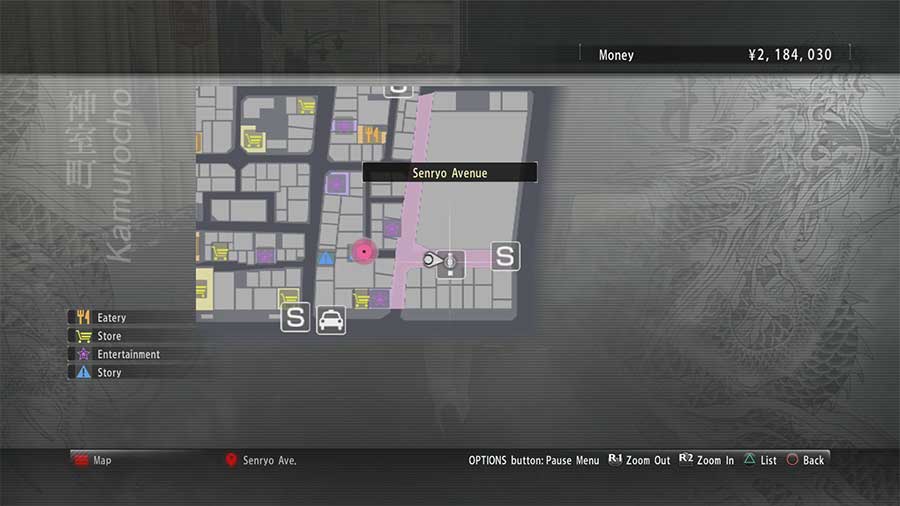
Task: Select the eatery fork-and-knife map marker
Action: tap(371, 134)
